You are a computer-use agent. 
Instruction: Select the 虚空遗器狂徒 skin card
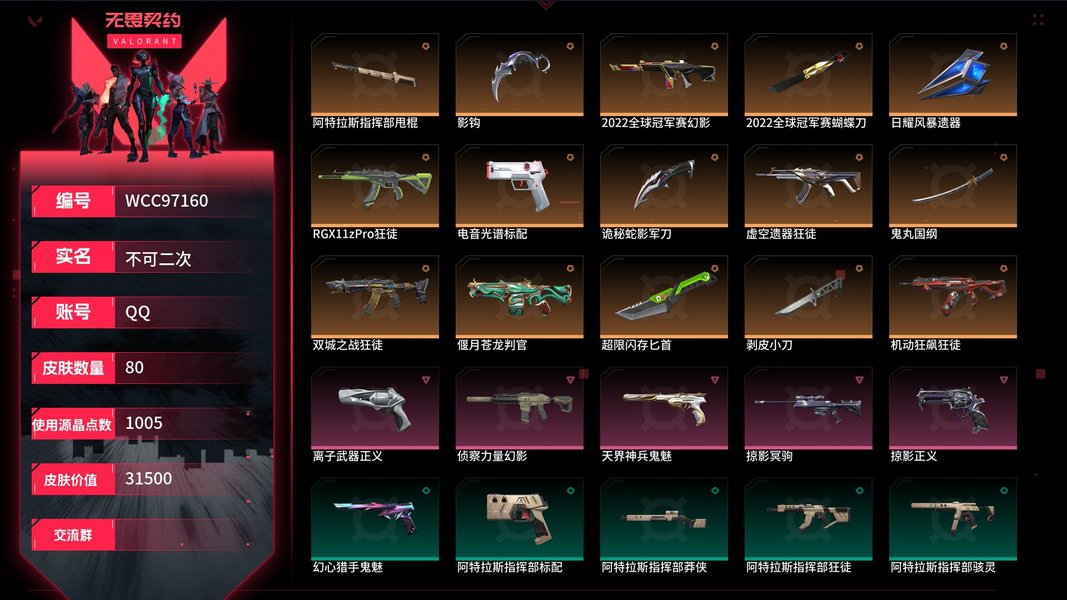point(808,186)
